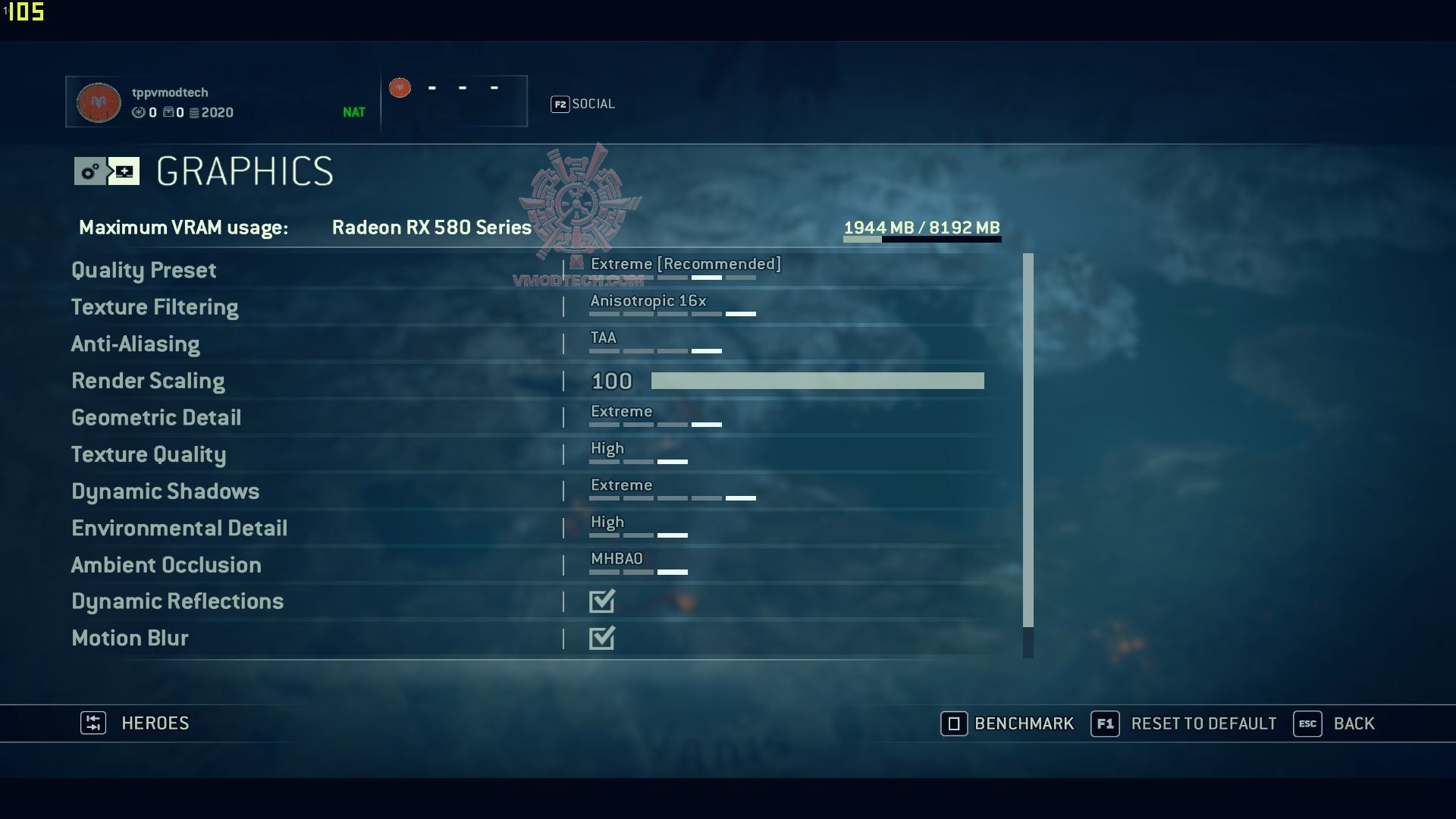Pick the Environmental Detail row
The image size is (1456, 819).
click(179, 528)
